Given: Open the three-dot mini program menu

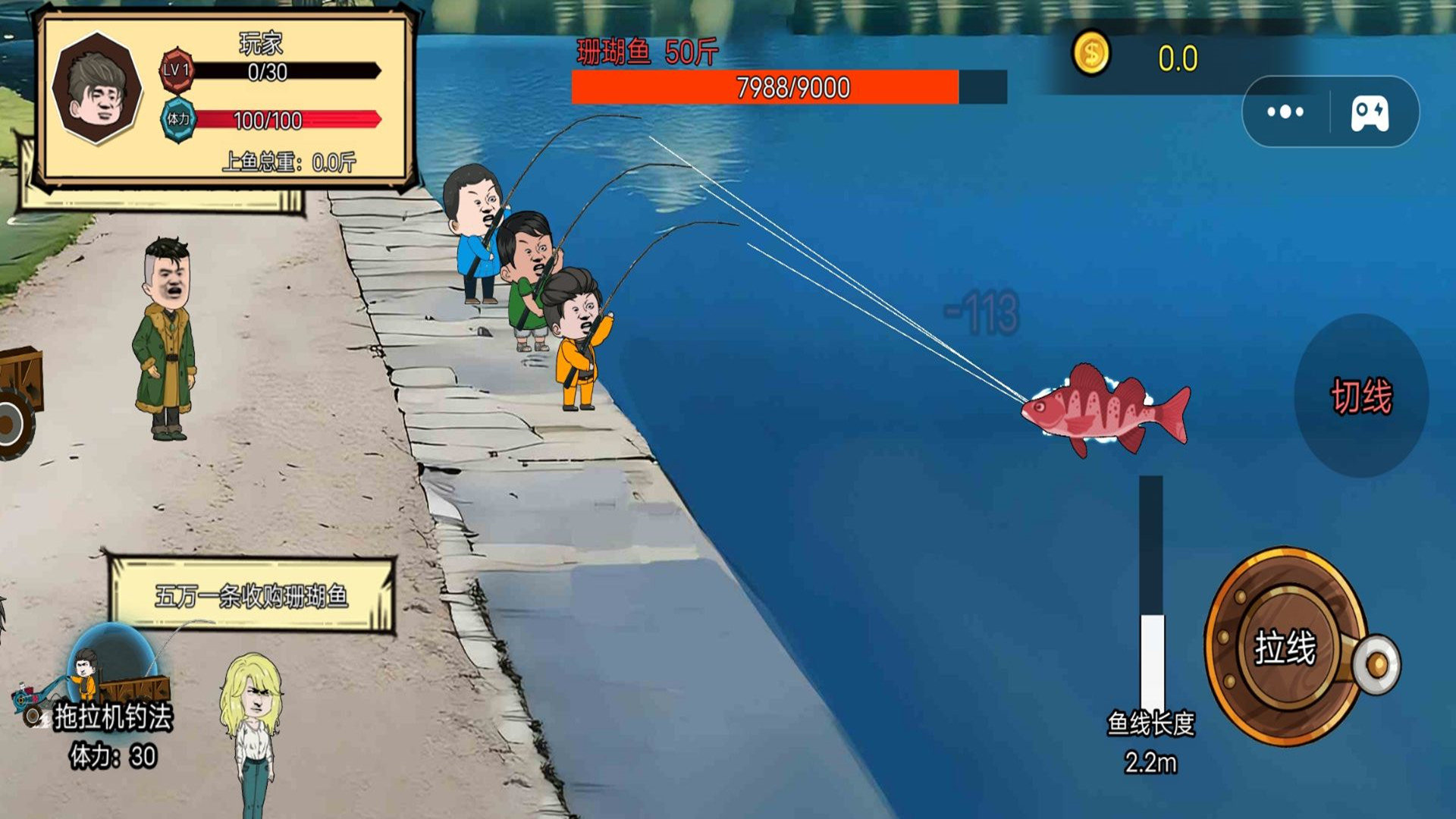Looking at the screenshot, I should click(x=1285, y=112).
